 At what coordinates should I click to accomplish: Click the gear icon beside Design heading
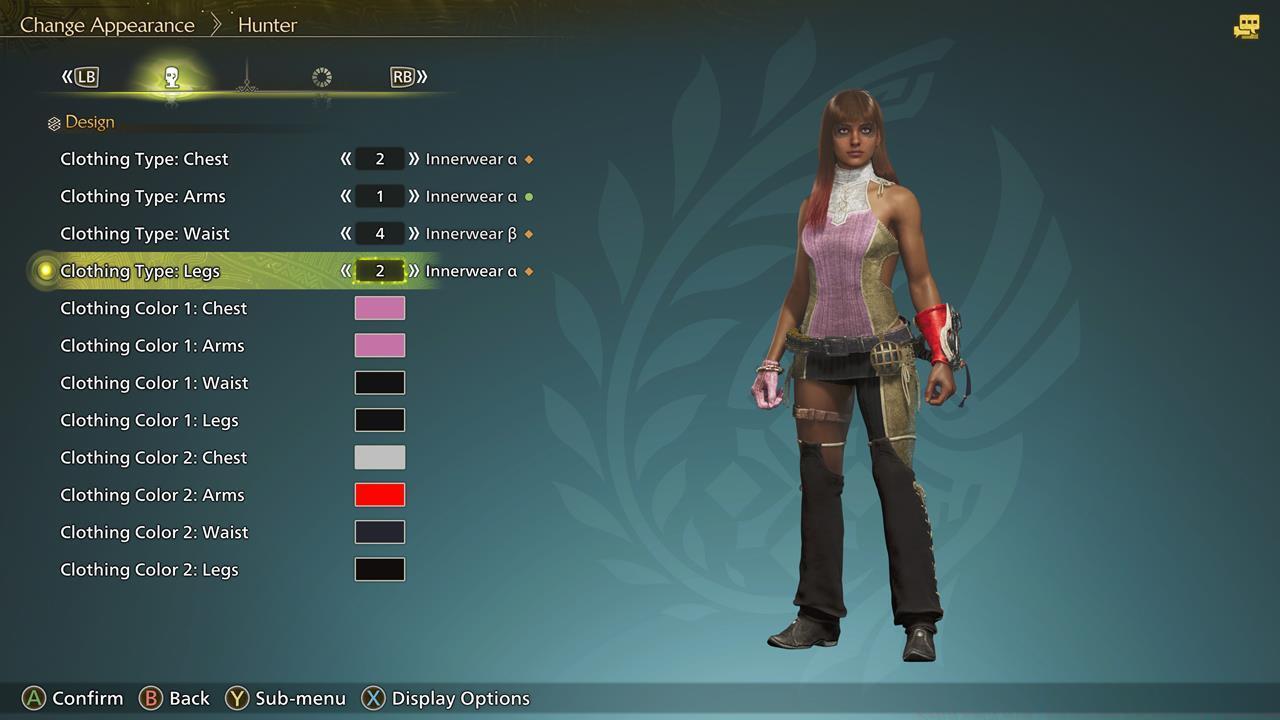coord(53,122)
